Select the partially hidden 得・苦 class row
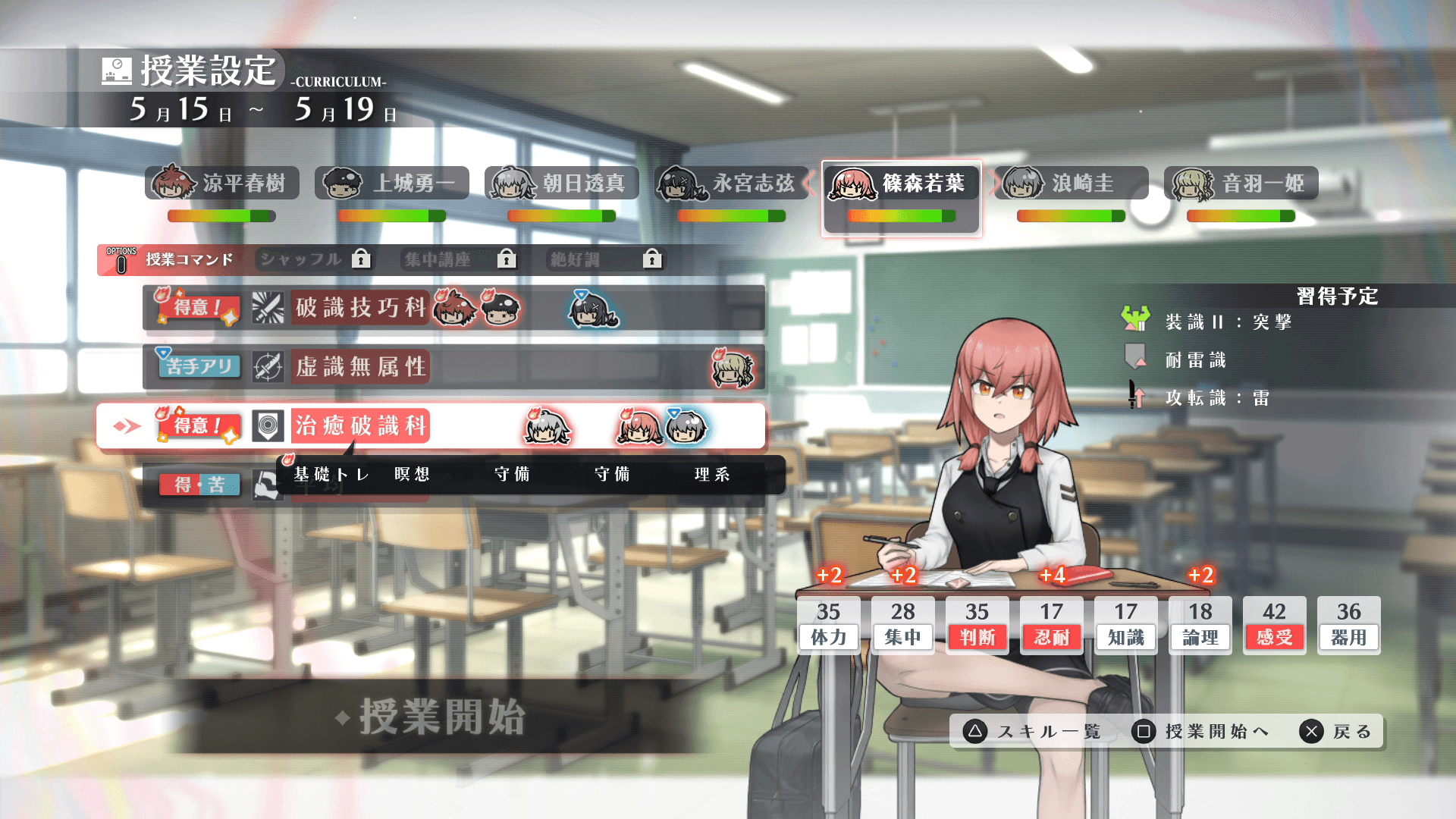The width and height of the screenshot is (1456, 819). [x=200, y=485]
